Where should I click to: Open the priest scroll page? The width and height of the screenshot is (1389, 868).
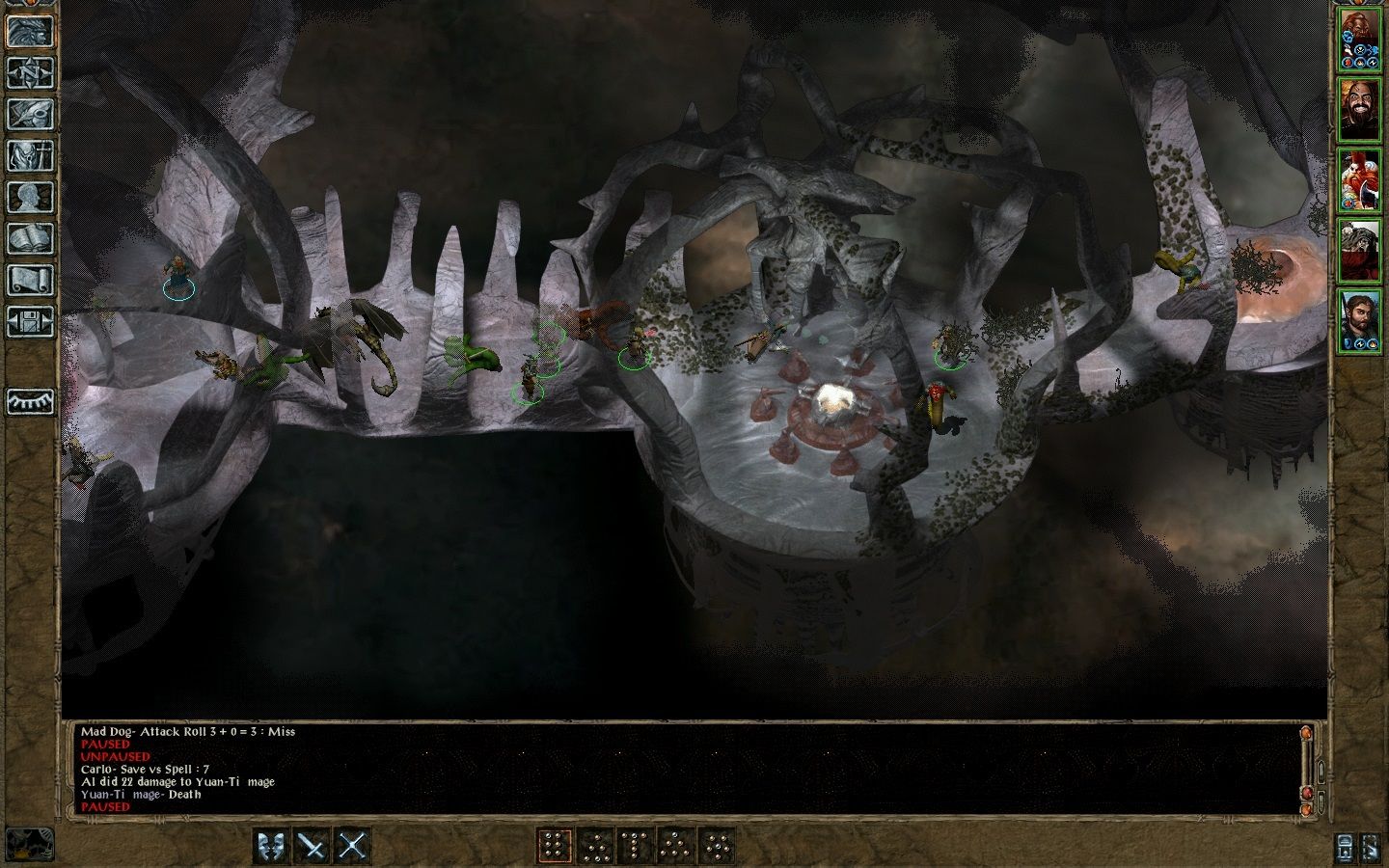pos(30,280)
